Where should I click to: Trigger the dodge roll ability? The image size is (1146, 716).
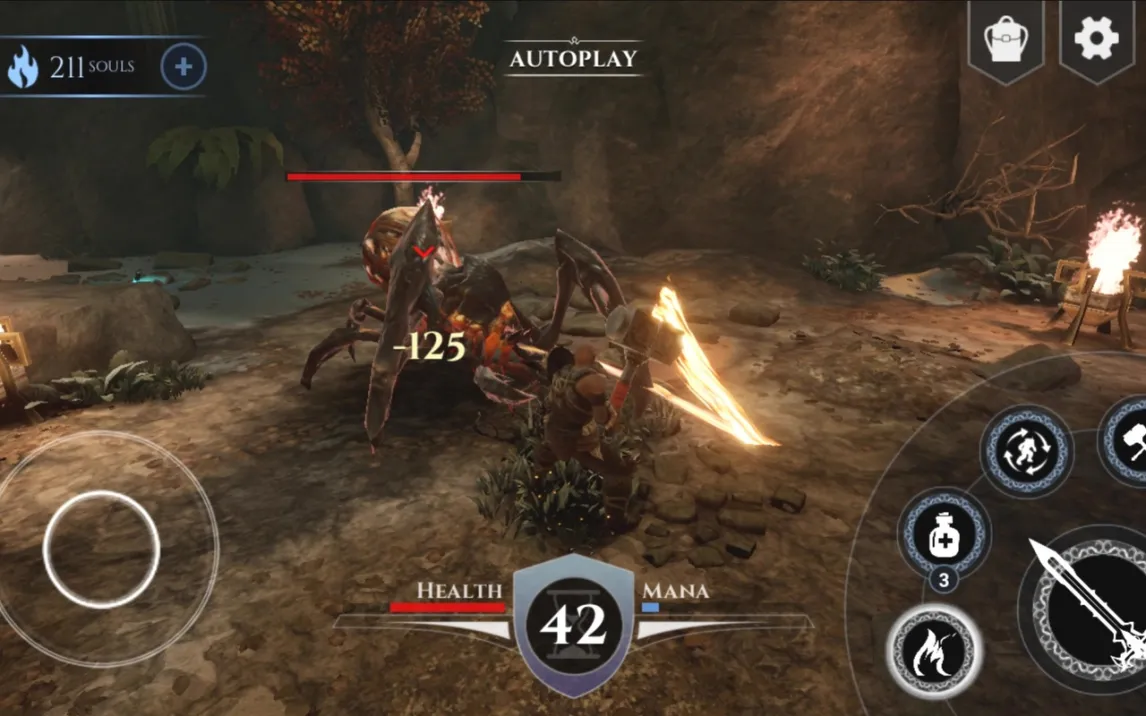click(1026, 451)
